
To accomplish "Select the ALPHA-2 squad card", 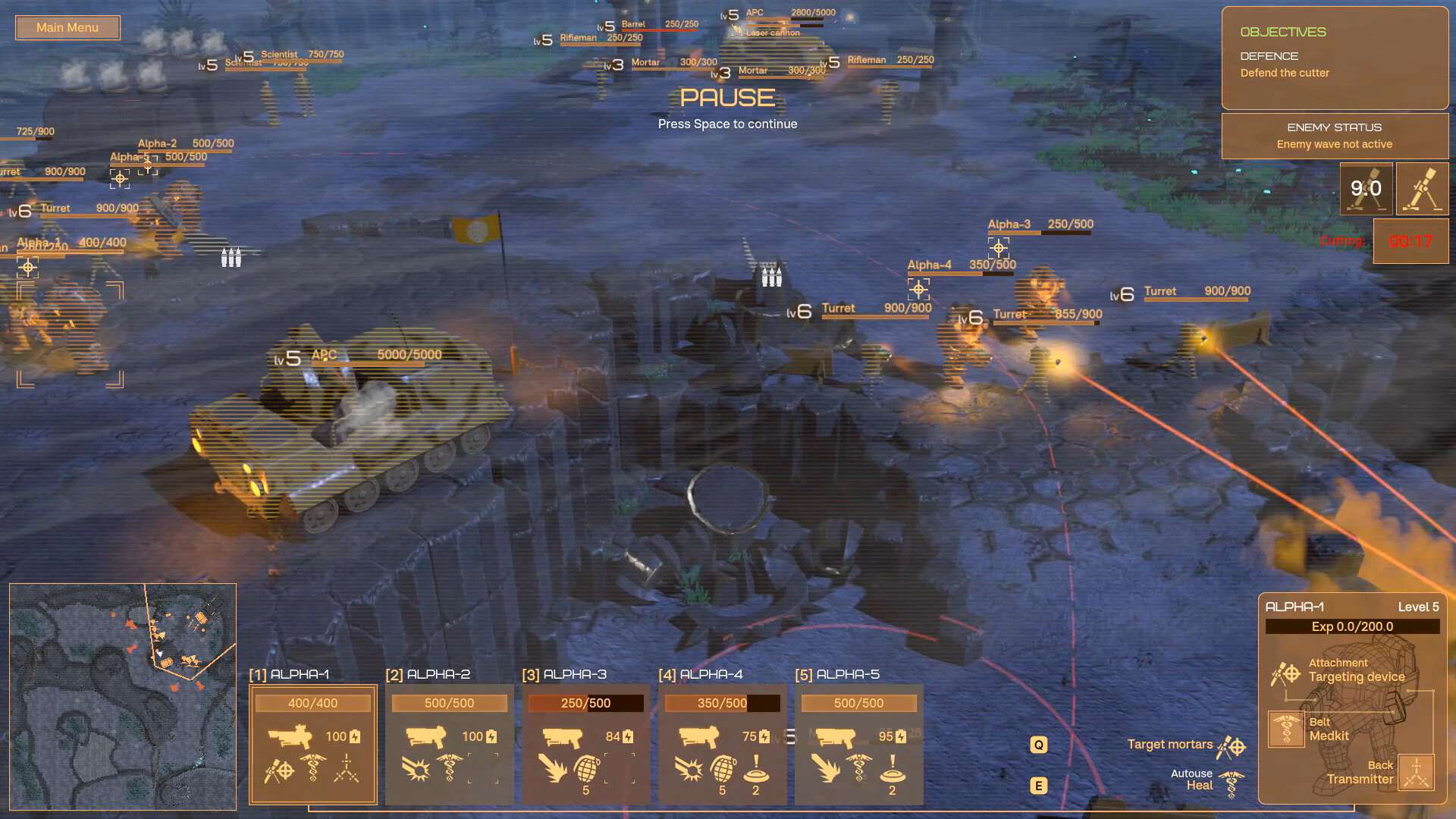I will point(449,743).
